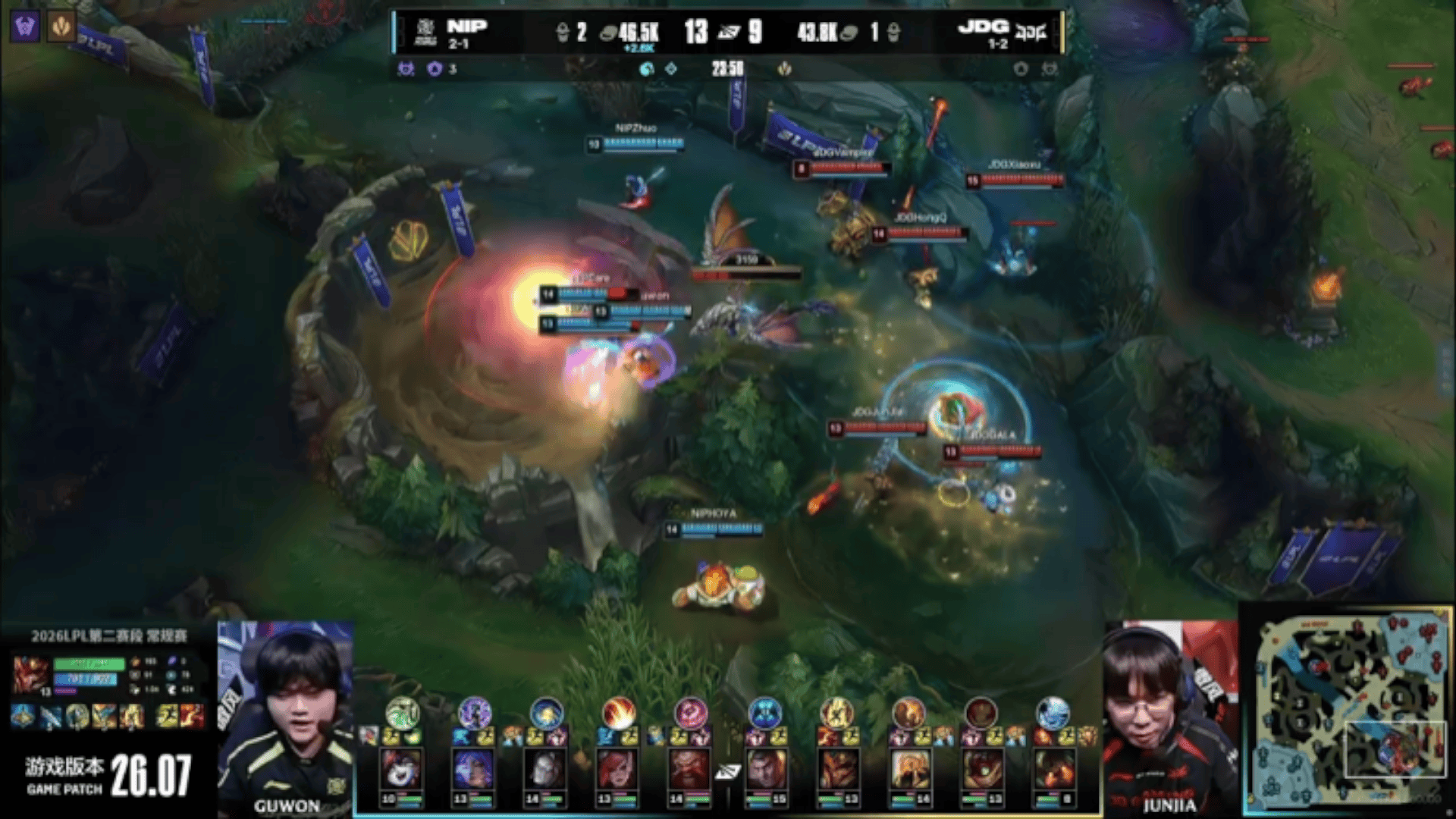Click the purple horned buff icon
This screenshot has width=1456, height=819.
click(25, 27)
